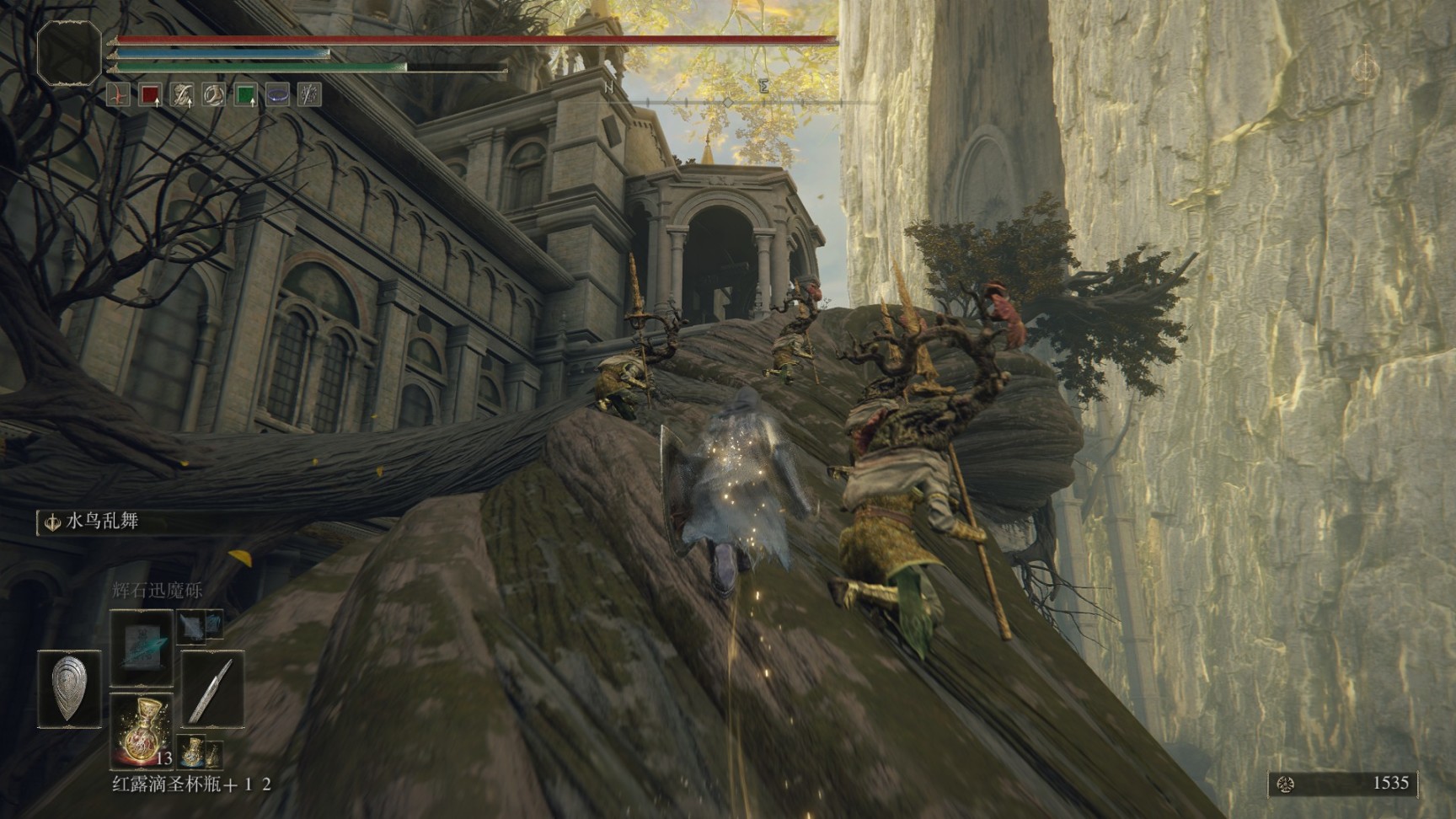Click the red square buff icon
Viewport: 1456px width, 819px height.
tap(151, 95)
